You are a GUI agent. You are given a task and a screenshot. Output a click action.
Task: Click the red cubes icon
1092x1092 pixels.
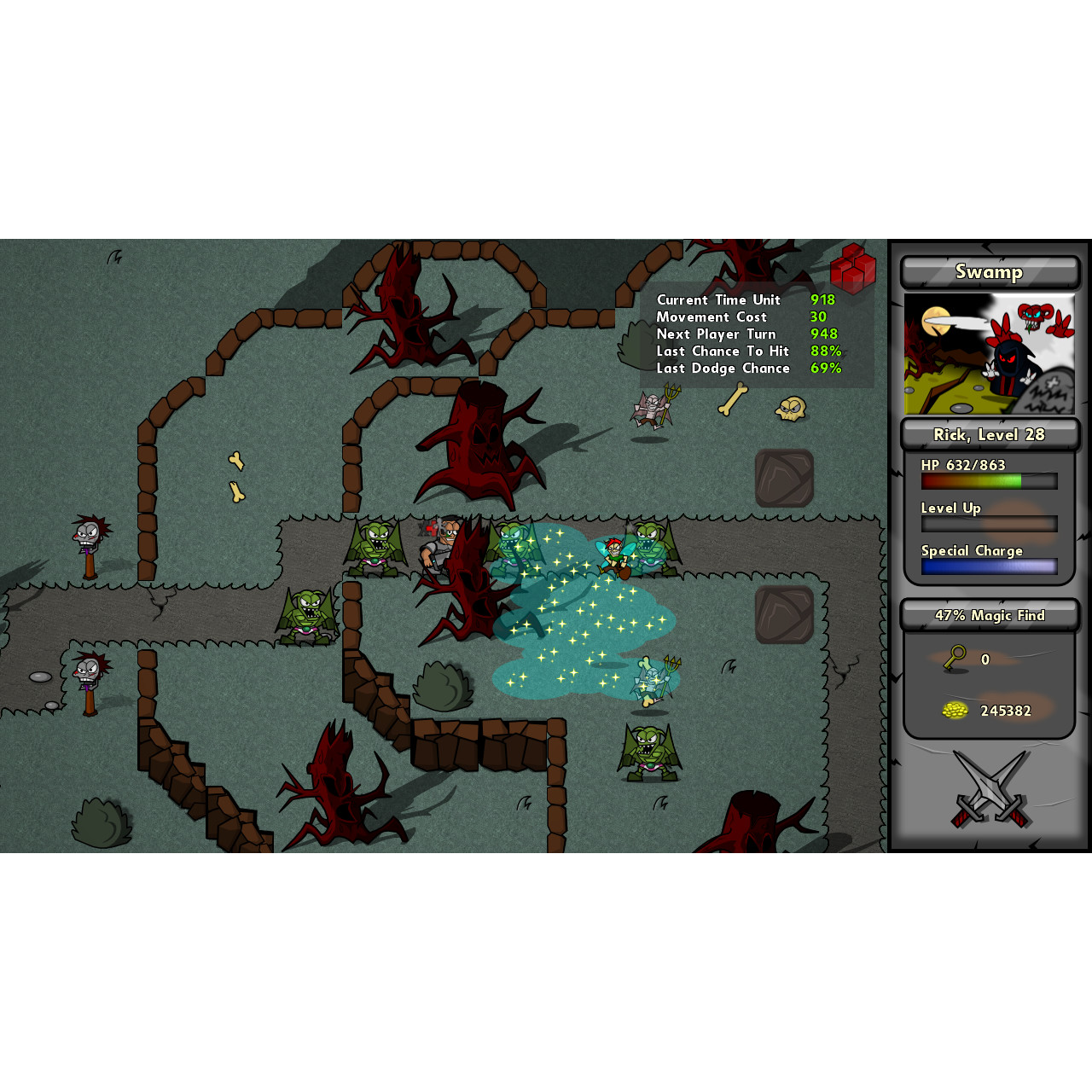(852, 268)
